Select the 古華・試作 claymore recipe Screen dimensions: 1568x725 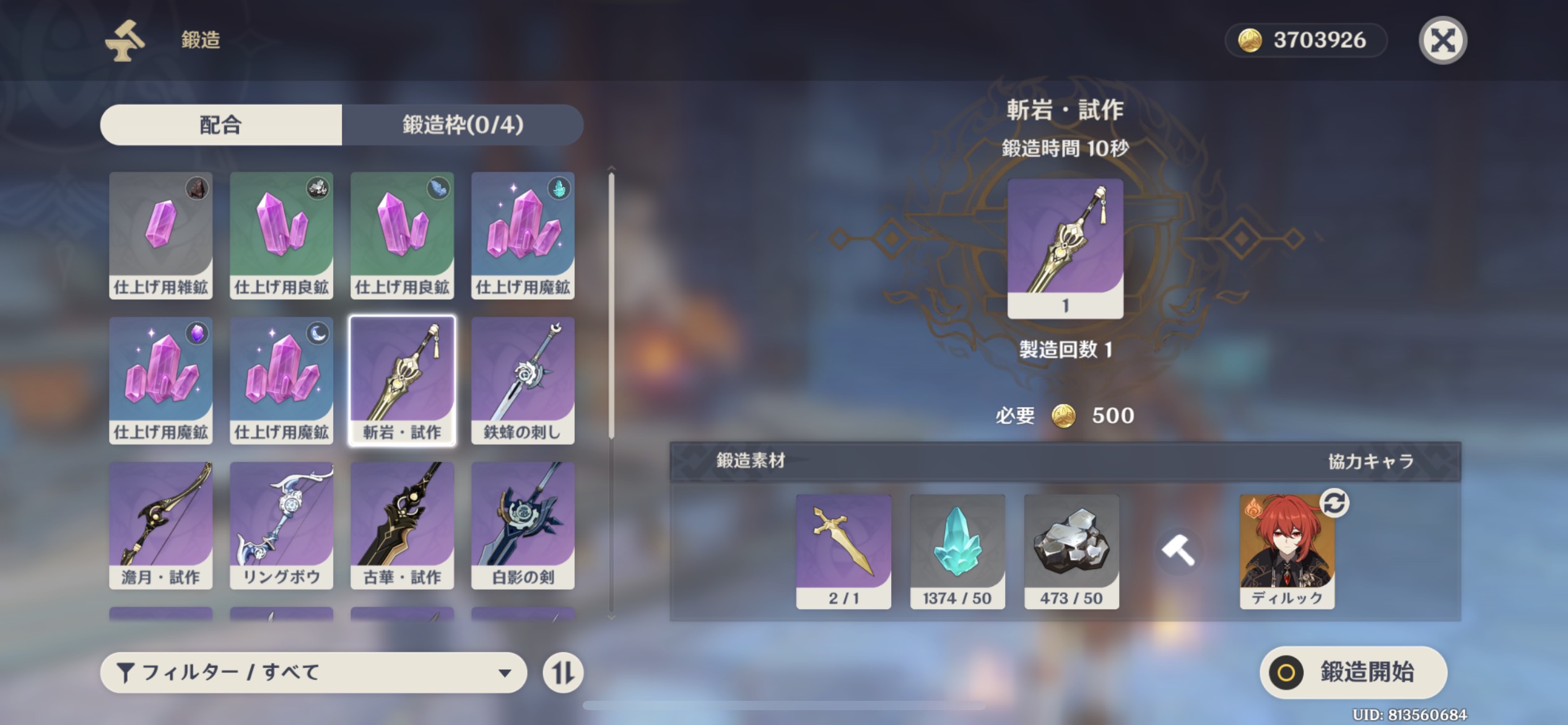403,525
